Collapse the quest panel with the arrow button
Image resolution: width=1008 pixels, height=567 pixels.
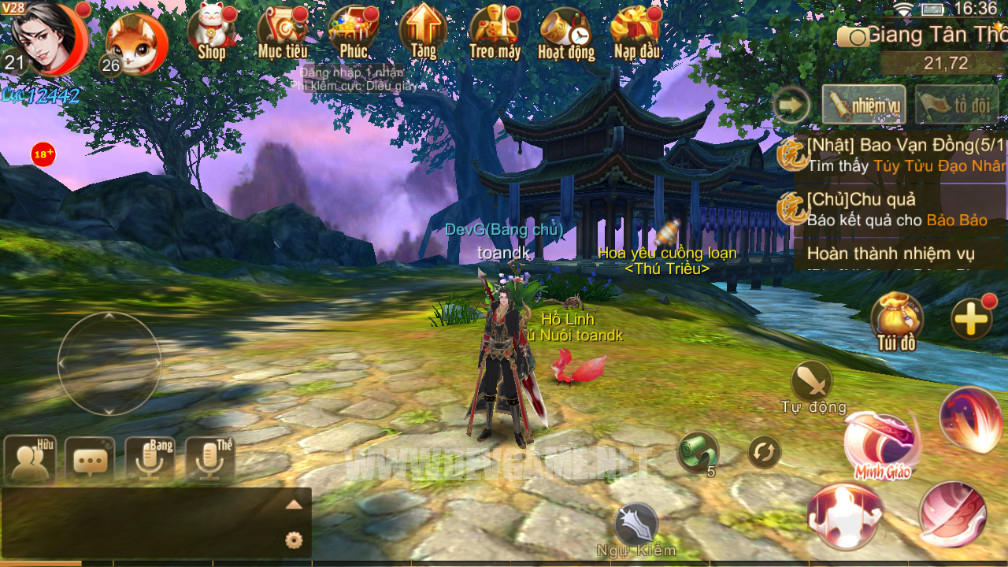[x=792, y=103]
